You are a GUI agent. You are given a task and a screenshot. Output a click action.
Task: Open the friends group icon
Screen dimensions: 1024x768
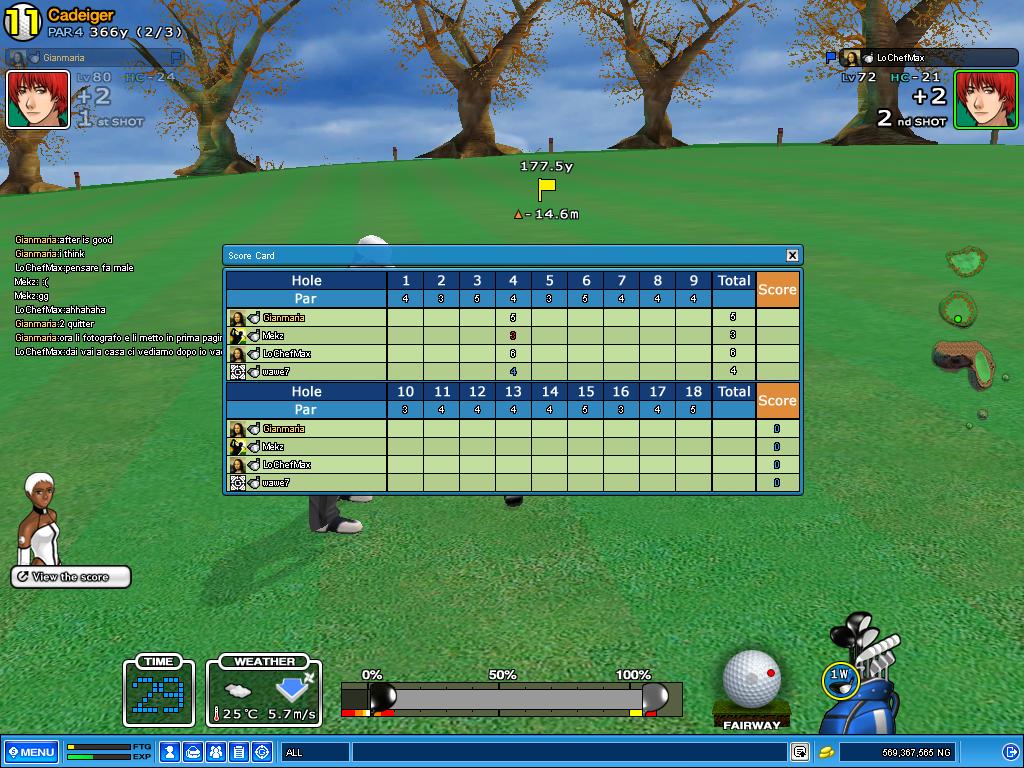point(216,751)
